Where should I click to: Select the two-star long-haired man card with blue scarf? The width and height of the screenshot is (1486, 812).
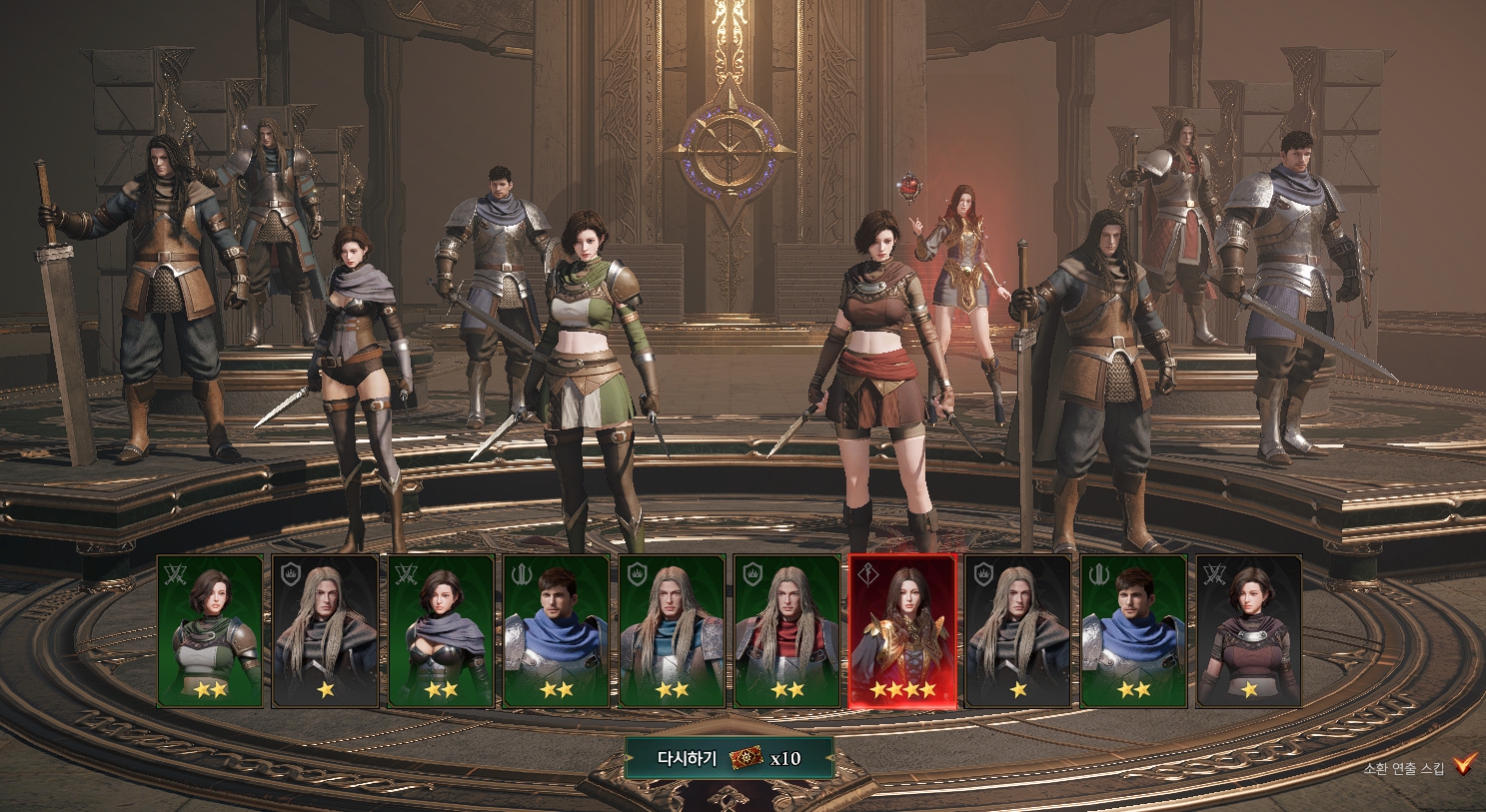(672, 631)
